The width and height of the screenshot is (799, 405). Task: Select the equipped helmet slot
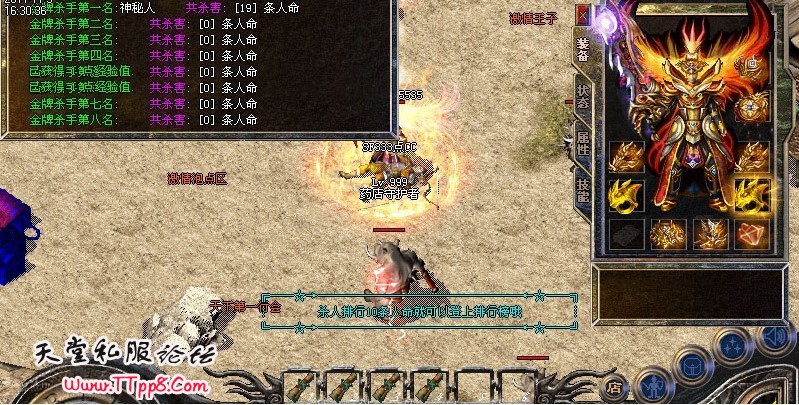tap(751, 66)
